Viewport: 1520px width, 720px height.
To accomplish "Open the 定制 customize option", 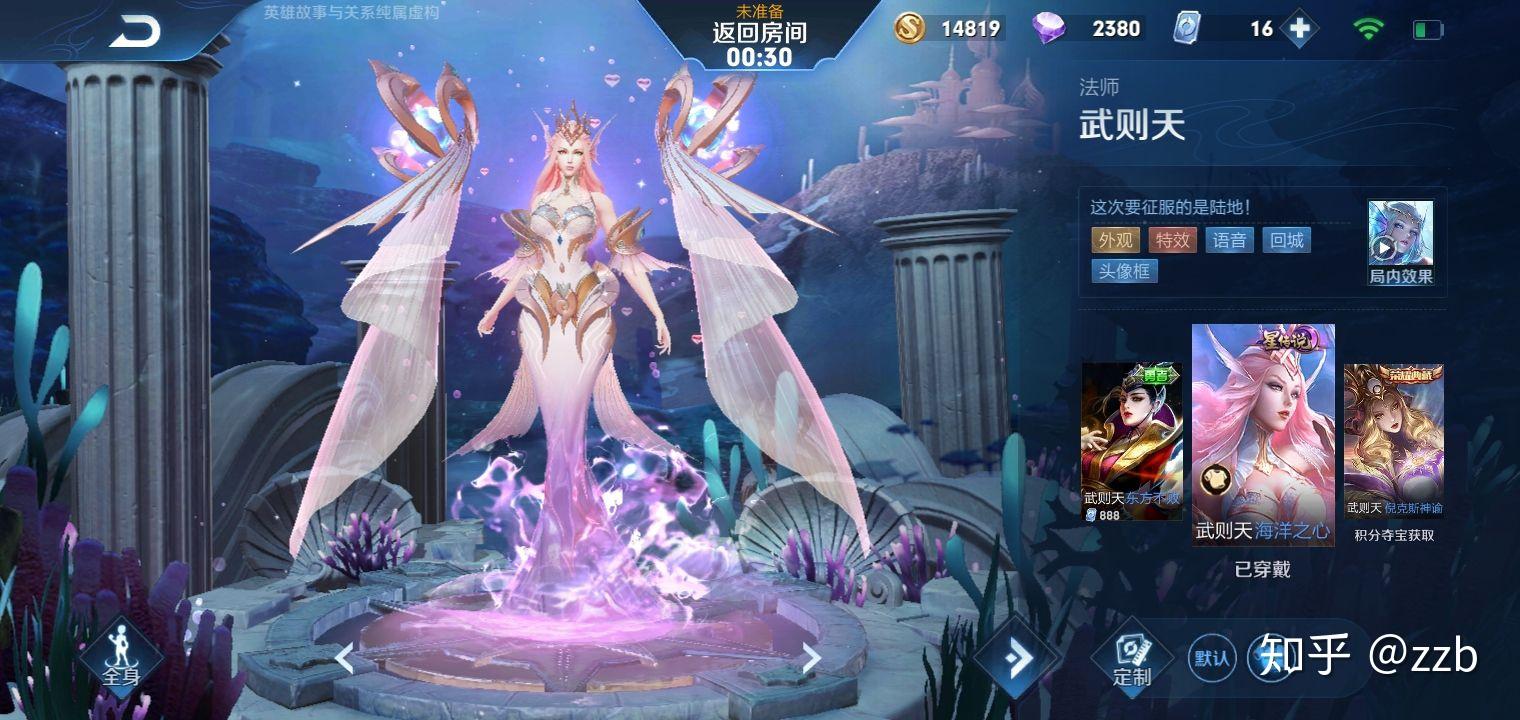I will (1132, 658).
